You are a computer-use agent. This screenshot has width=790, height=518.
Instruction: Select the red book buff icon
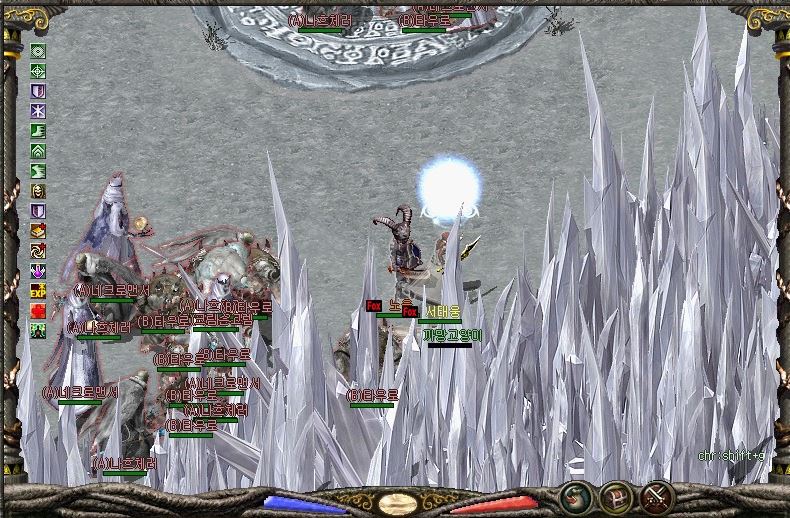pyautogui.click(x=39, y=231)
